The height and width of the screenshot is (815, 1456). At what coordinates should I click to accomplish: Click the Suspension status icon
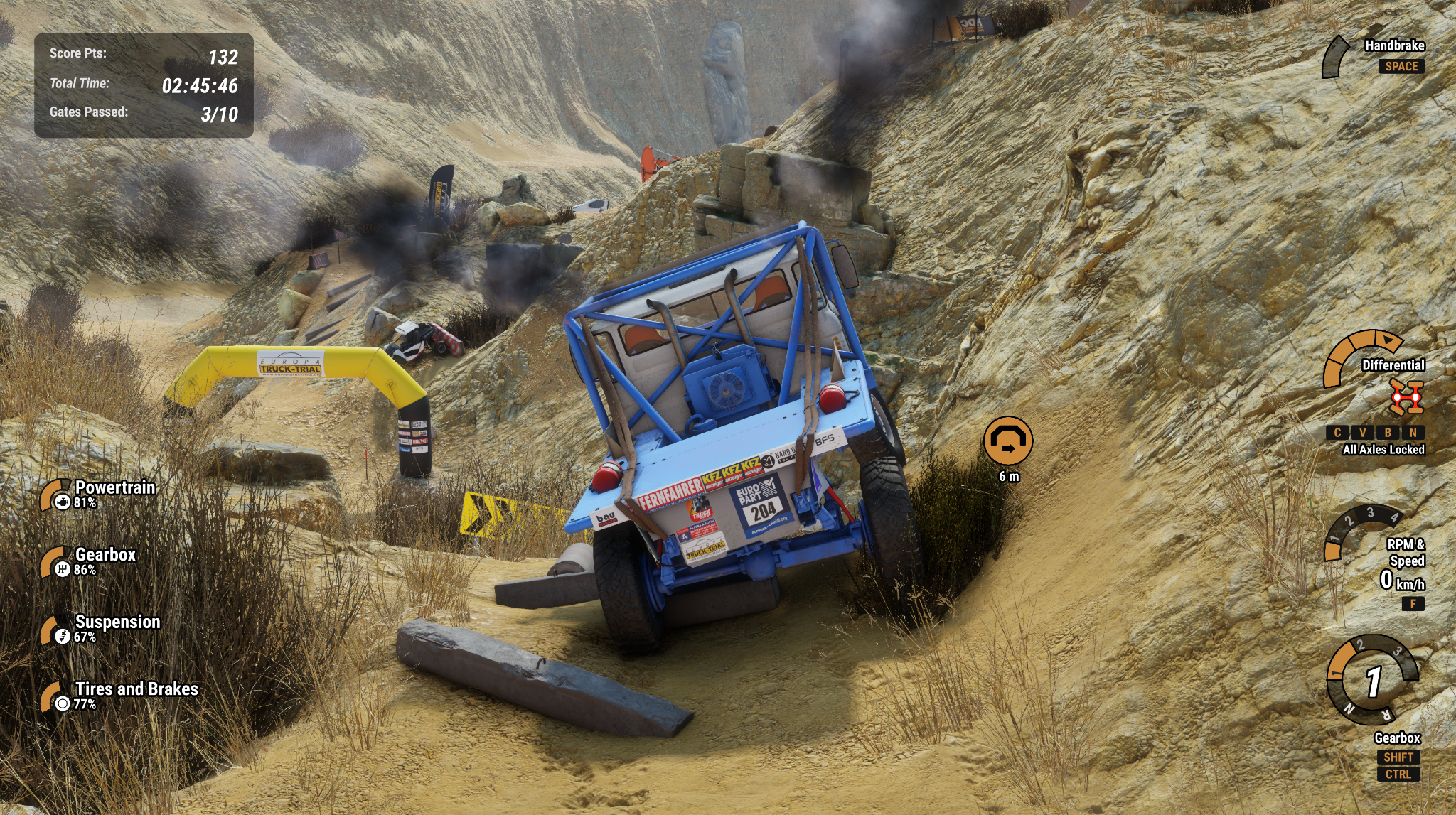coord(62,636)
